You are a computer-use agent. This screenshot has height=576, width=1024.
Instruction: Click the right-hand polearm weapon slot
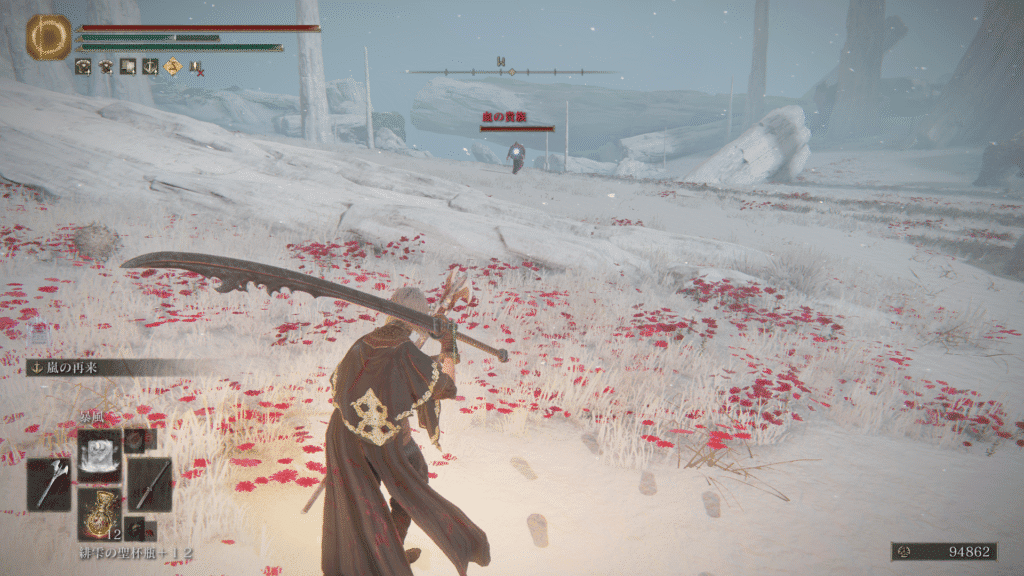[149, 484]
